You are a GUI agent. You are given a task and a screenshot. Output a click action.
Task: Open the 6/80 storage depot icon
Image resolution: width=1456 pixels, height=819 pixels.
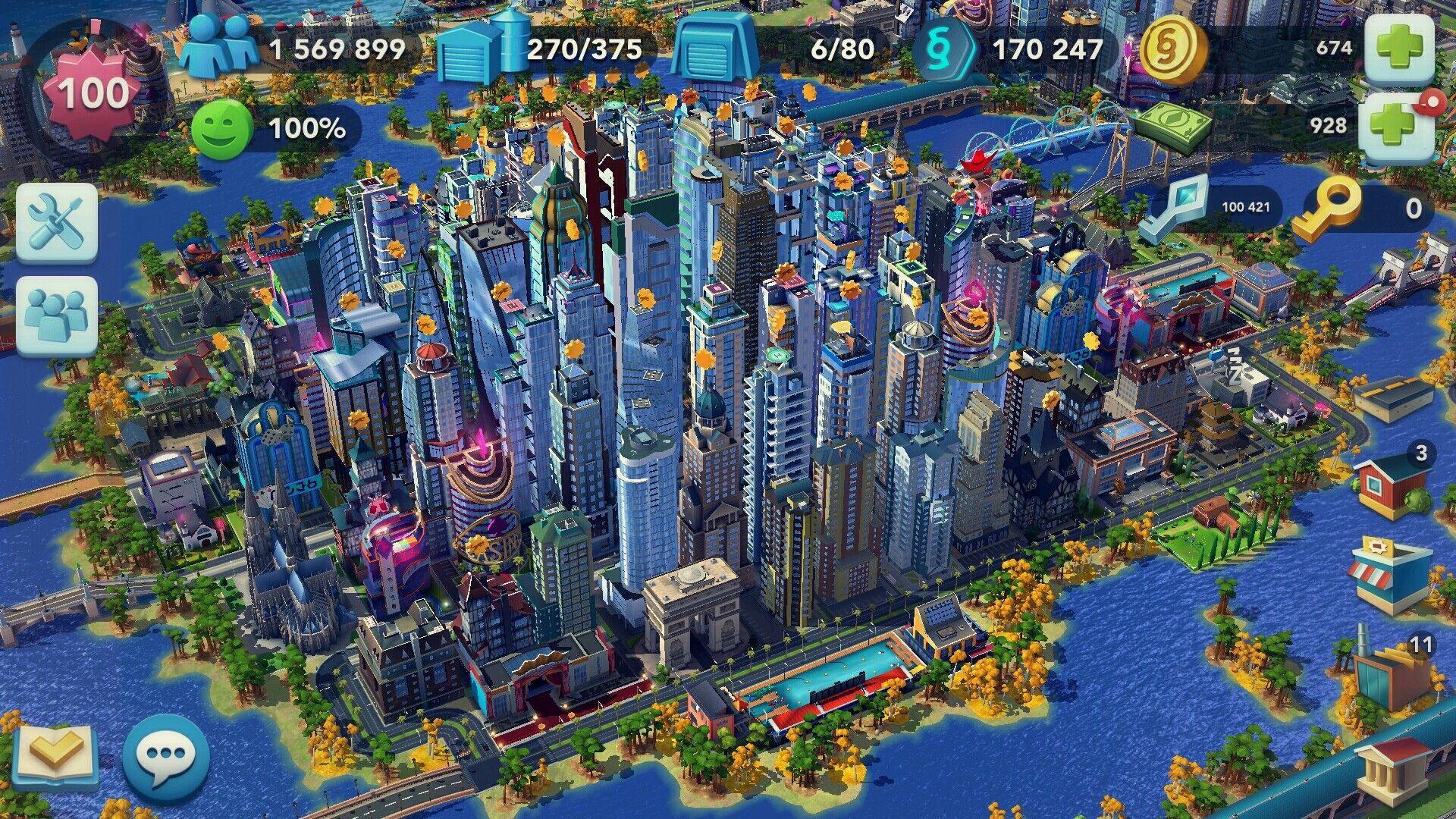(x=715, y=49)
